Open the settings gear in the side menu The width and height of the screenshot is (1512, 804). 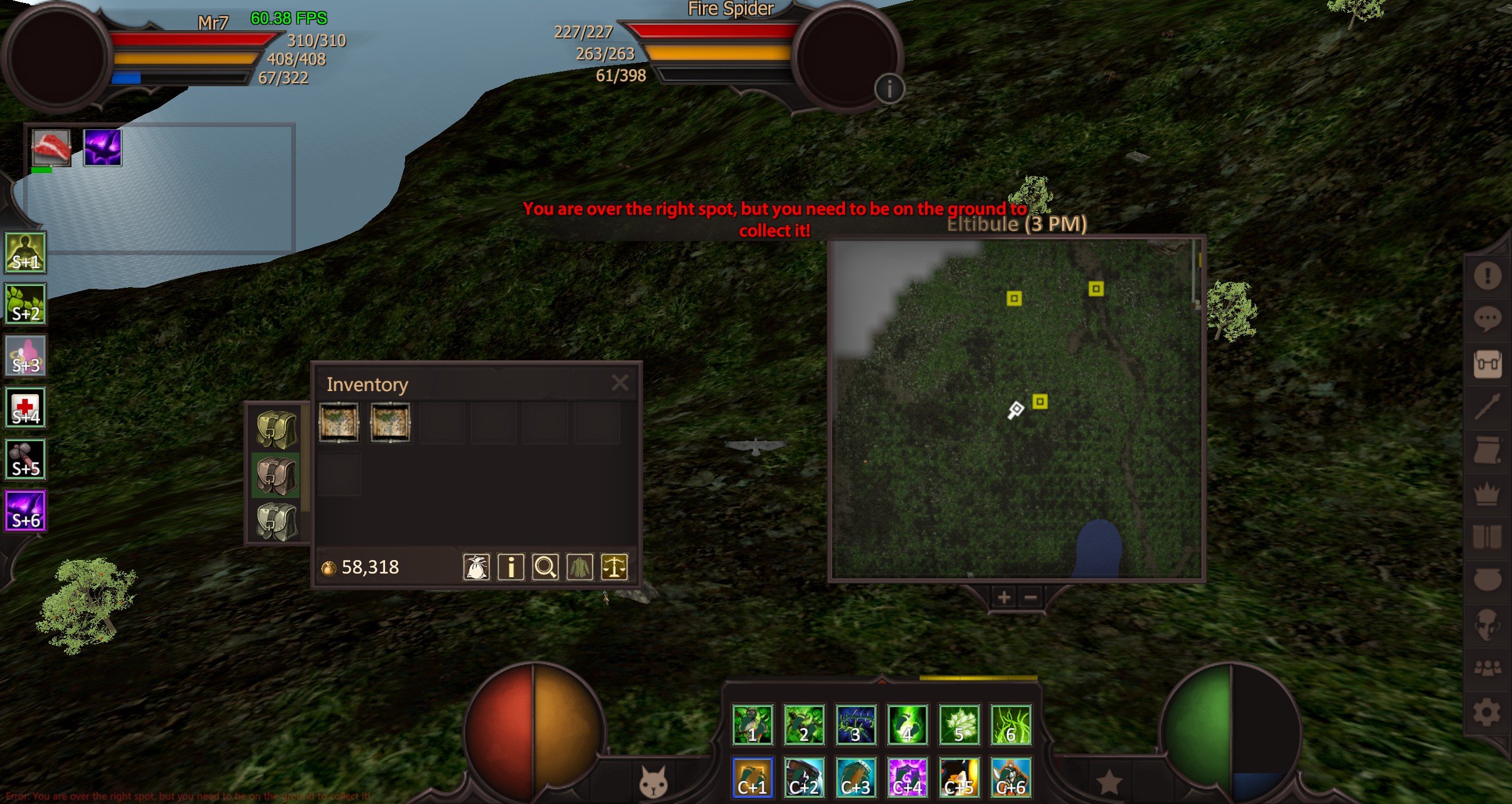coord(1487,712)
